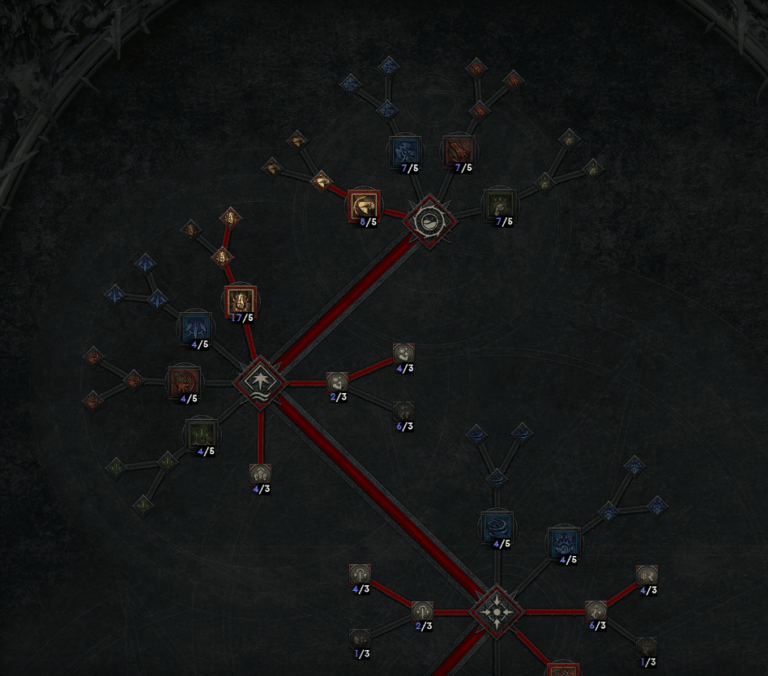This screenshot has height=676, width=768.
Task: Select the 2/3 passive linked to the four-arrows hub
Action: pyautogui.click(x=422, y=610)
